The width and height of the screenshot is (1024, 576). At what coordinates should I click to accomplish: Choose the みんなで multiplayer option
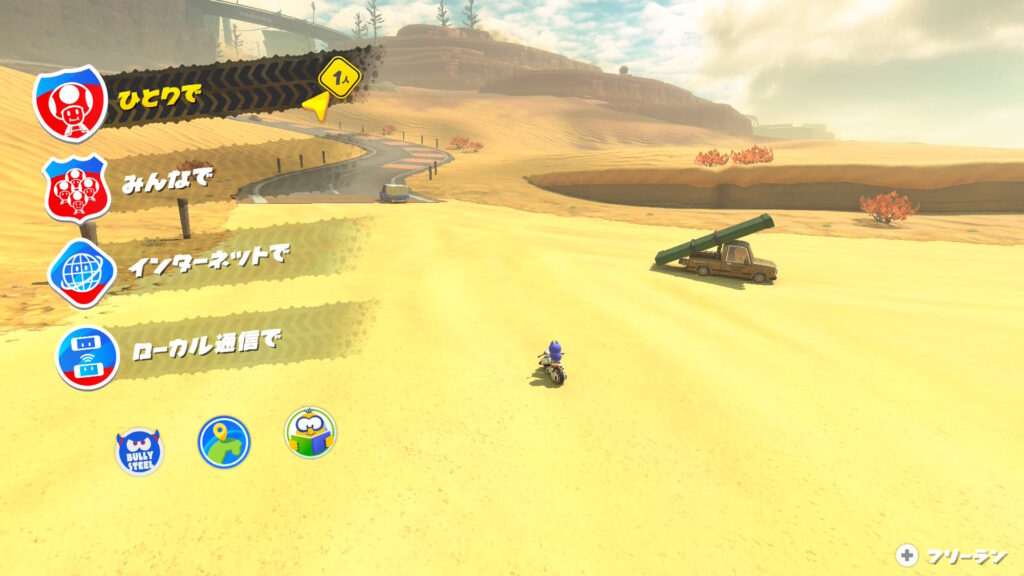[165, 186]
